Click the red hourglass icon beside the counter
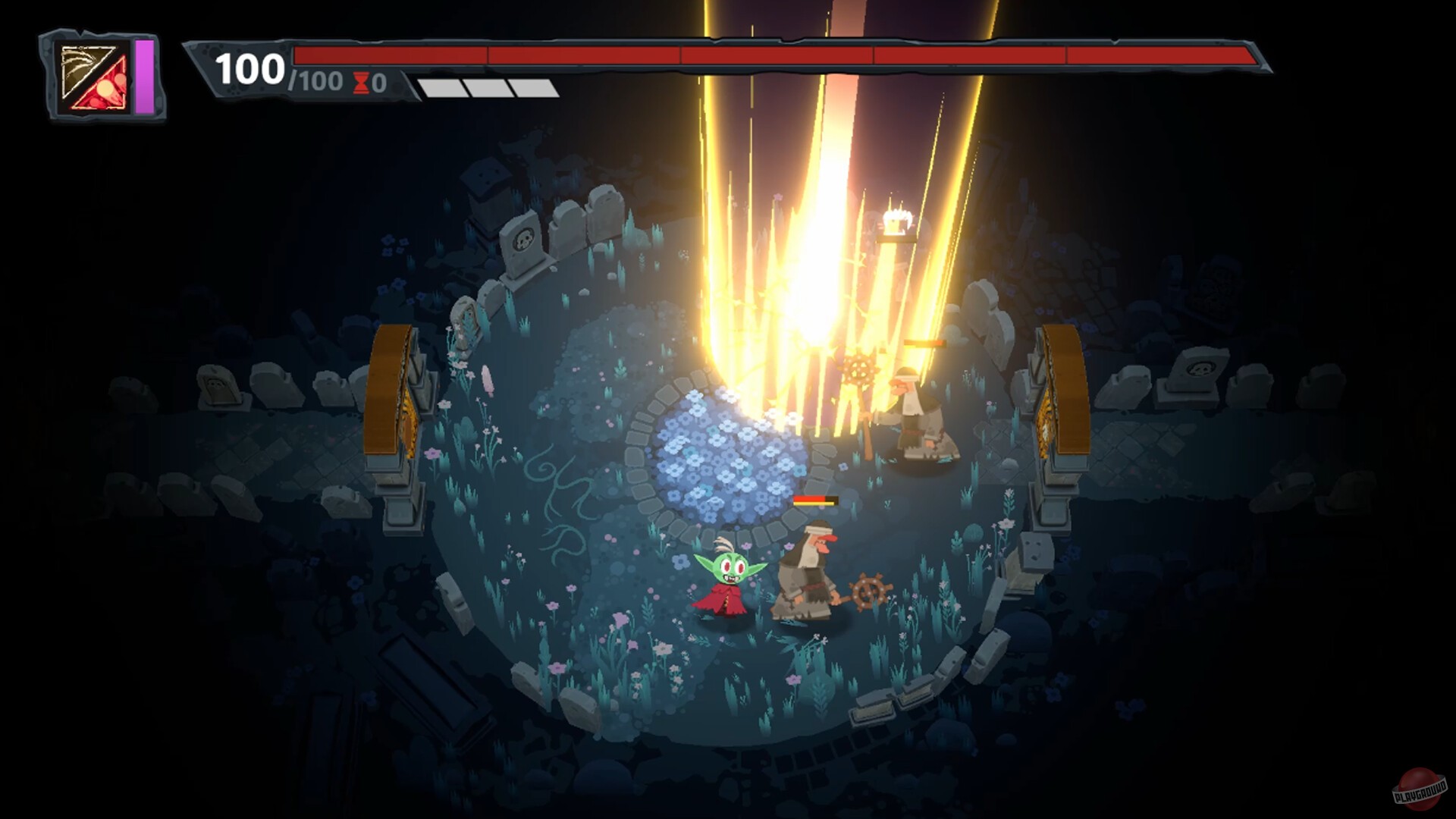 (362, 83)
